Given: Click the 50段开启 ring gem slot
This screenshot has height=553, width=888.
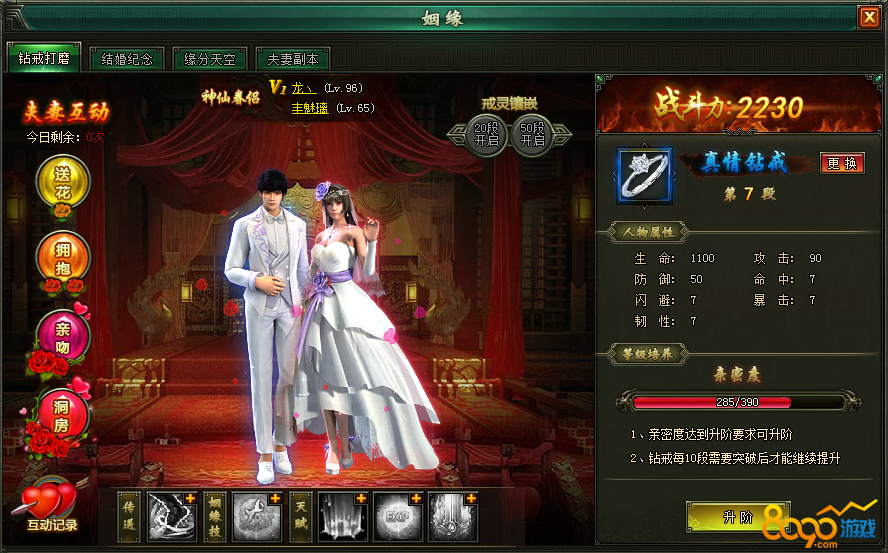Looking at the screenshot, I should tap(533, 134).
